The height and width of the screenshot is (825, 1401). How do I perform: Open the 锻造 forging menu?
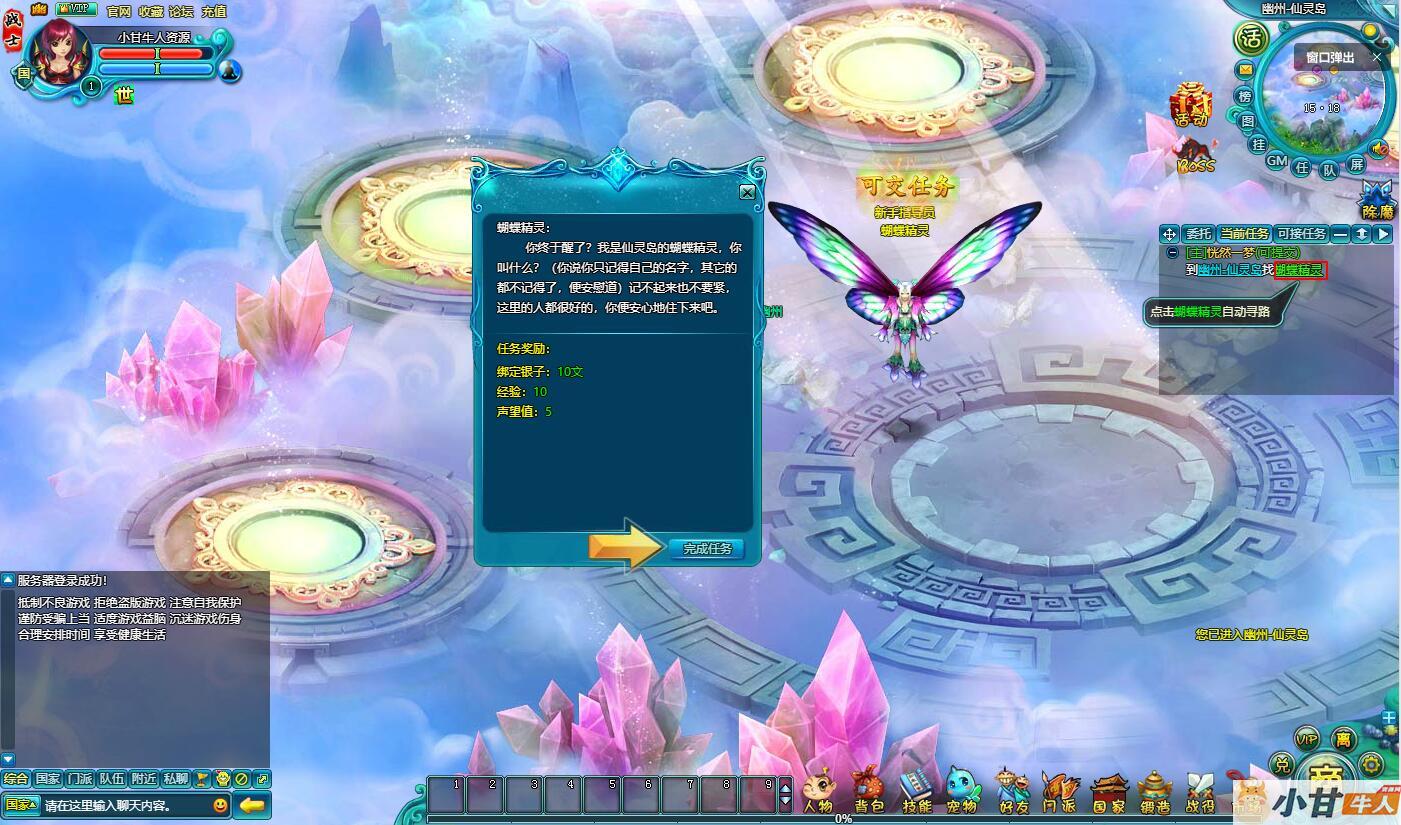pos(1155,788)
